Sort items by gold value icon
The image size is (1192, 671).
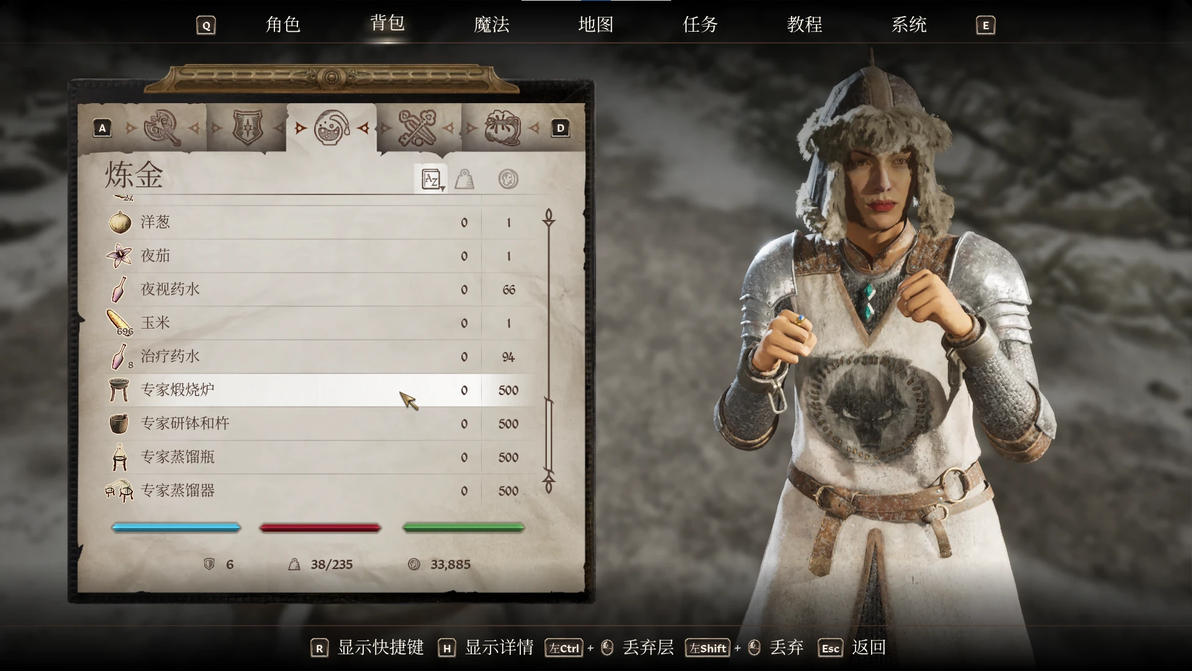[x=508, y=180]
